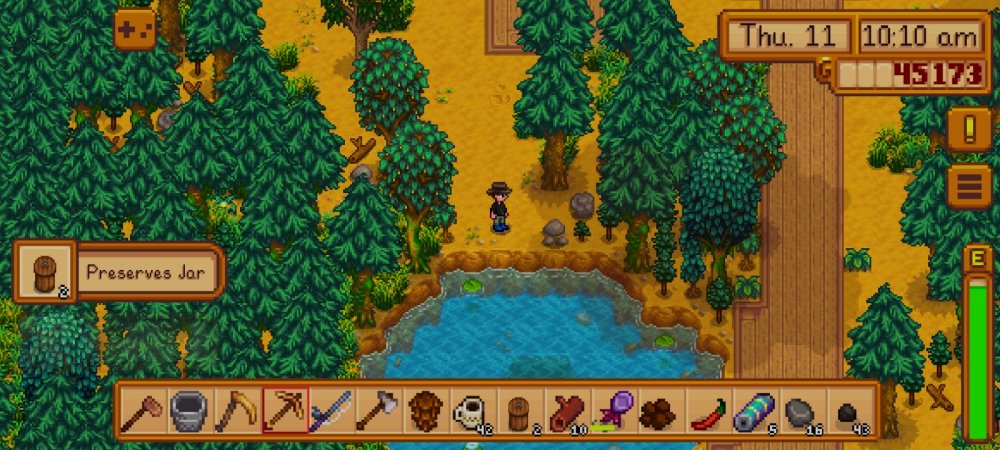The height and width of the screenshot is (450, 1000).
Task: Pick the brown bean cluster slot
Action: tap(660, 410)
